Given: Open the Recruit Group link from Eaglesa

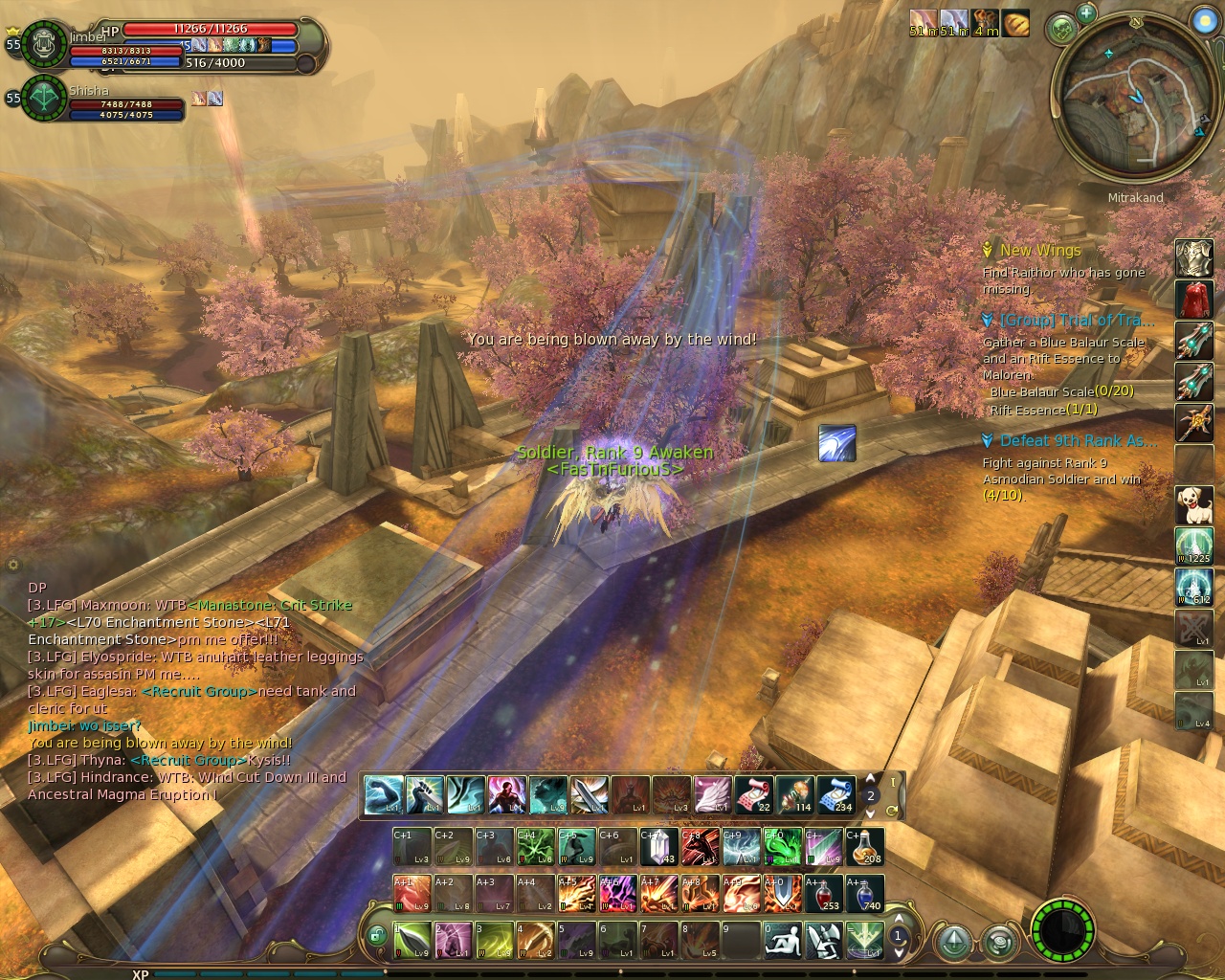Looking at the screenshot, I should tap(199, 691).
